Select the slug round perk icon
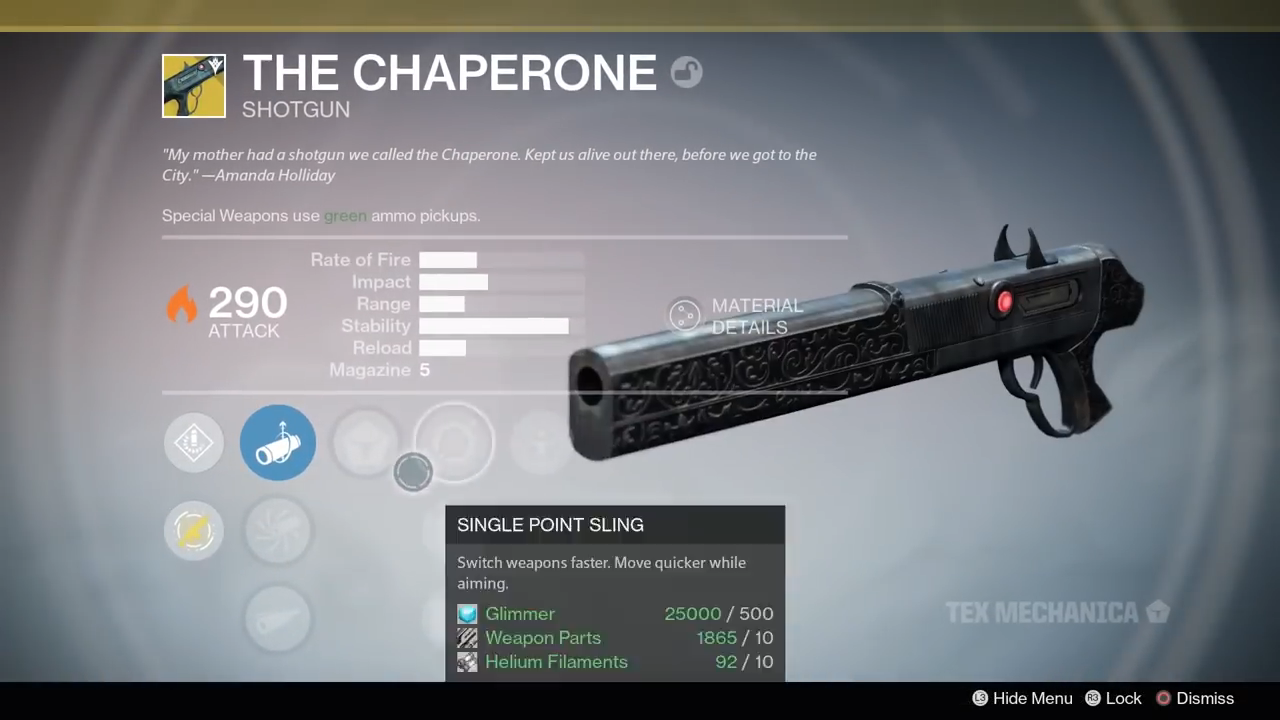This screenshot has height=720, width=1280. 278,617
